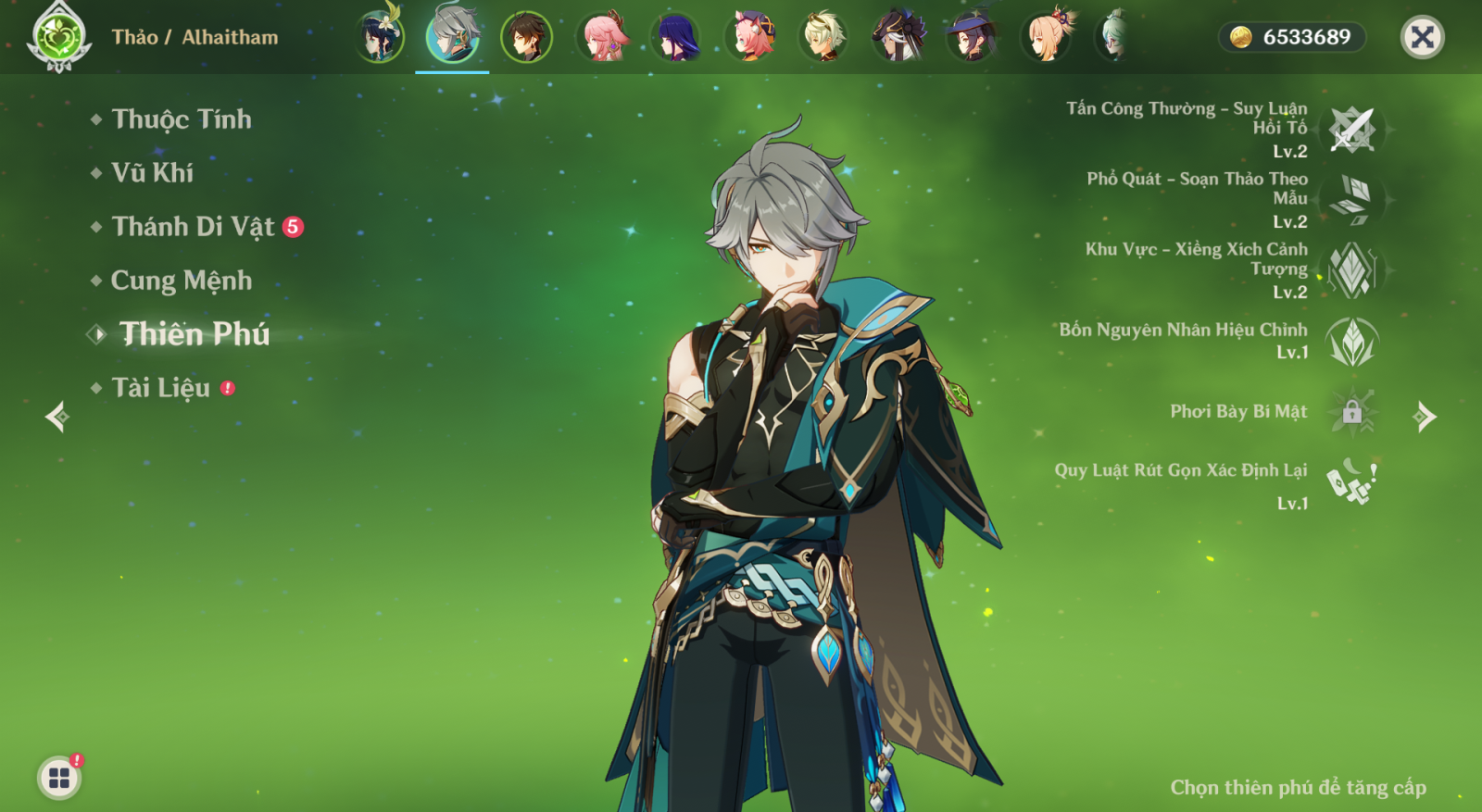Select the Thiên Phú talents entry
Viewport: 1482px width, 812px height.
pyautogui.click(x=194, y=334)
